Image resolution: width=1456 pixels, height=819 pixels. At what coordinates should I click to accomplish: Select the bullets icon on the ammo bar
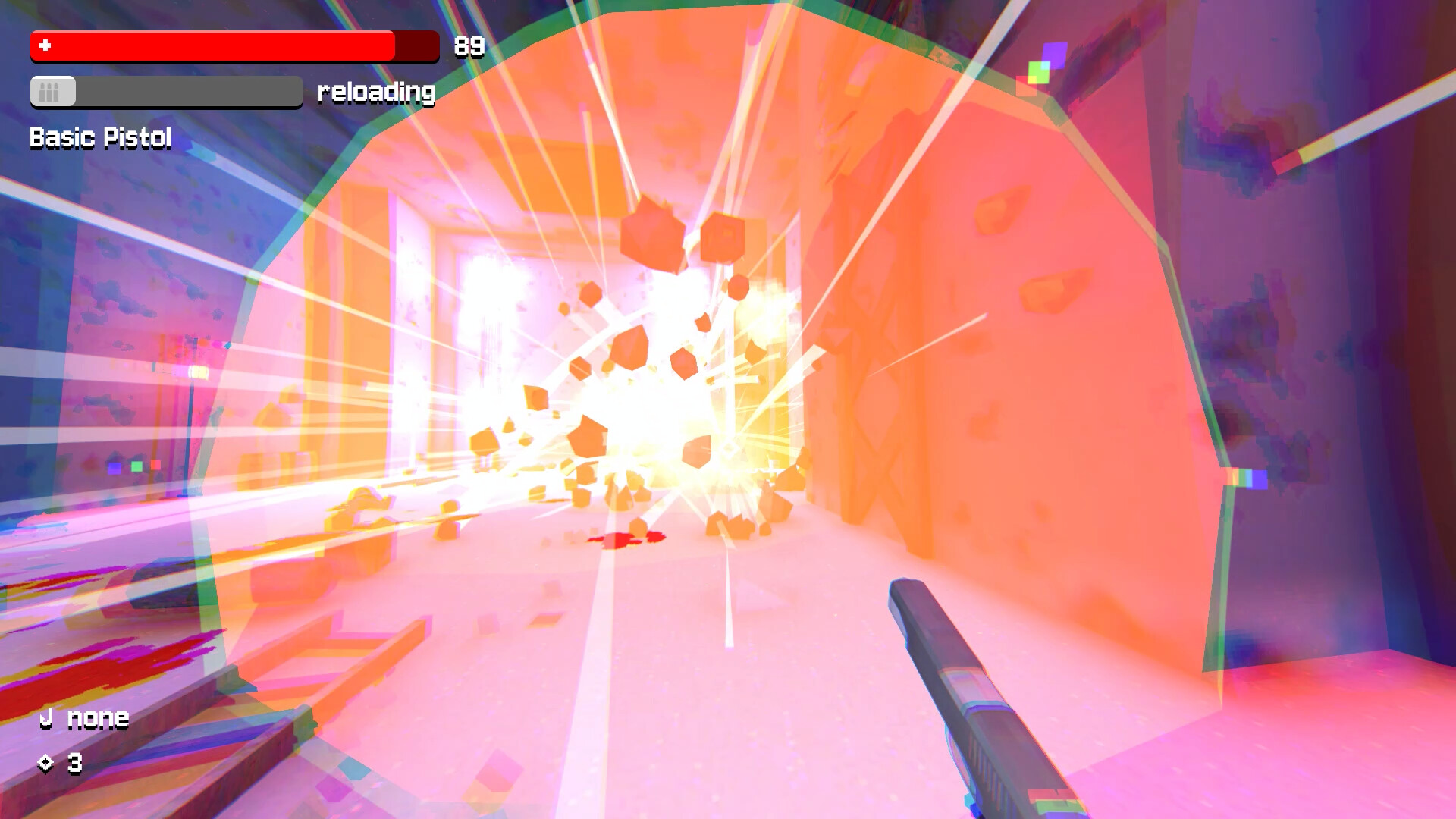tap(51, 93)
